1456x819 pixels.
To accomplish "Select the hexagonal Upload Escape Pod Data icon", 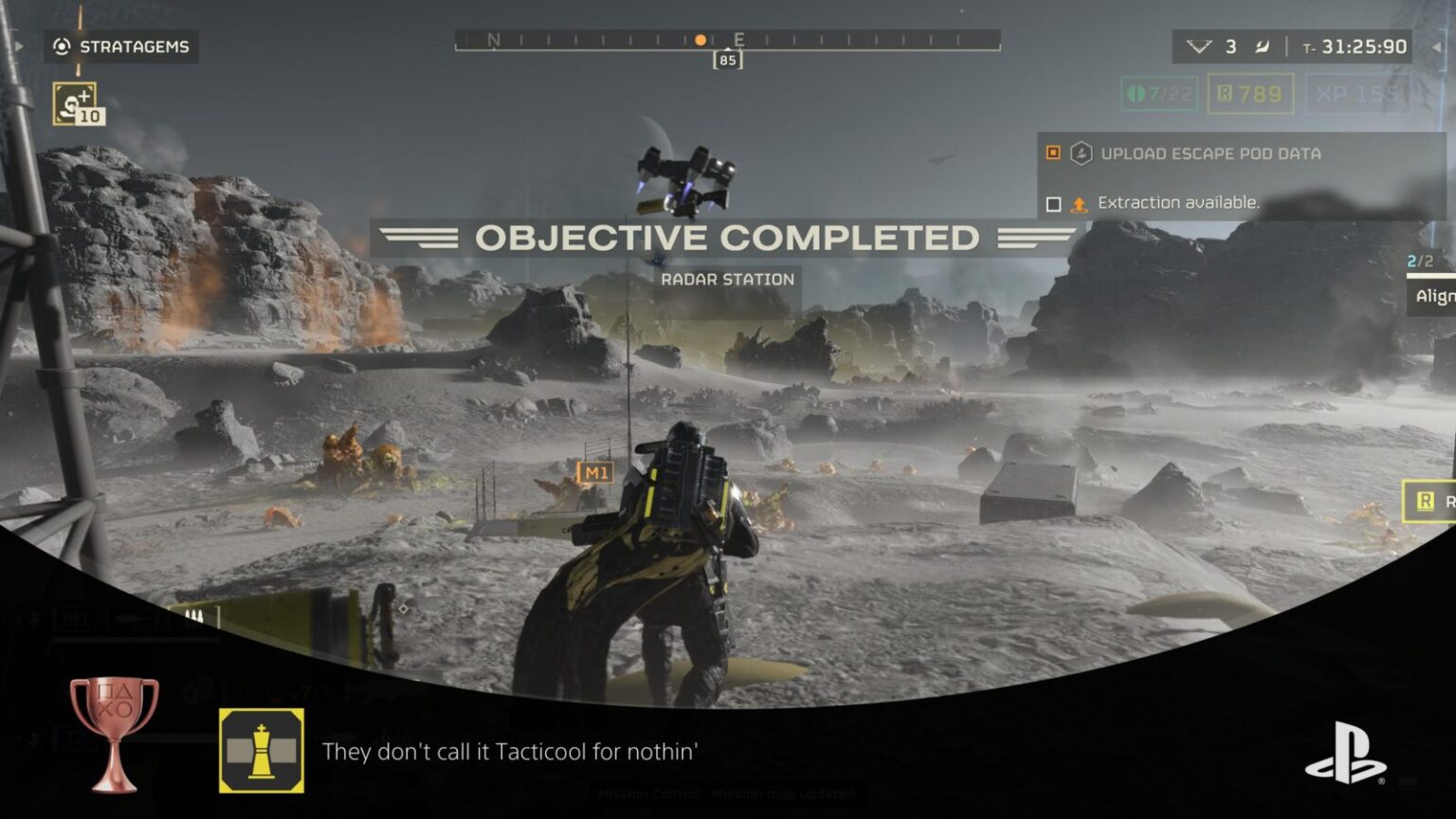I will [1080, 153].
